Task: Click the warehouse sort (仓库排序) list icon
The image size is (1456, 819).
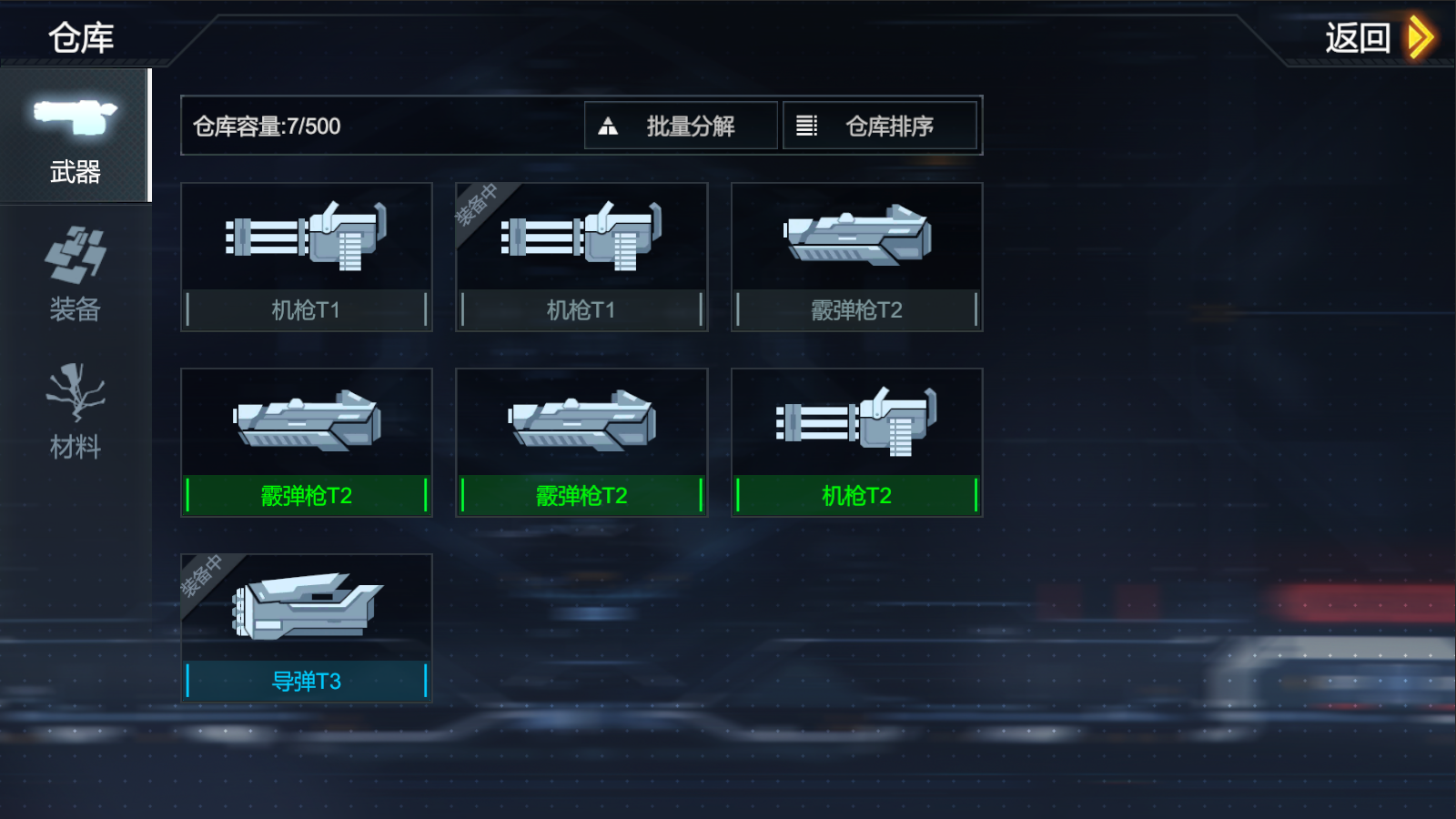Action: click(808, 125)
